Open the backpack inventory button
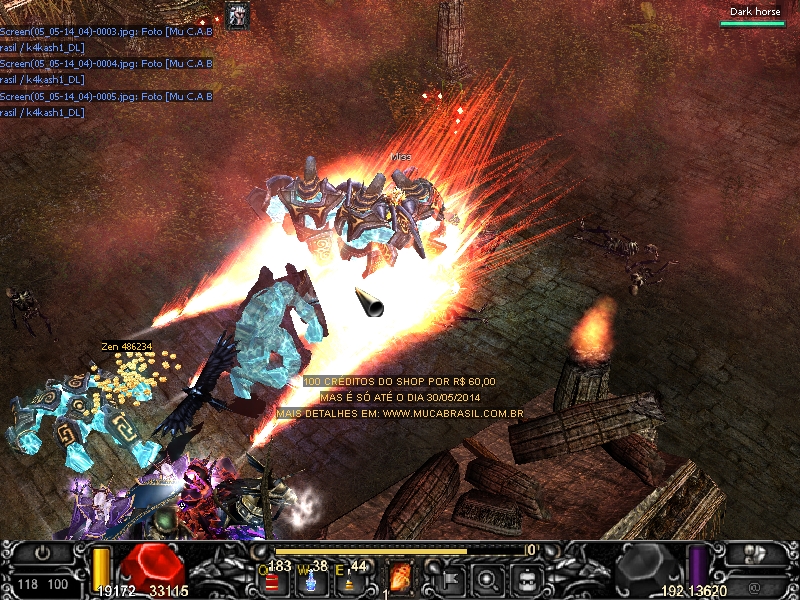The height and width of the screenshot is (600, 800). coord(528,577)
